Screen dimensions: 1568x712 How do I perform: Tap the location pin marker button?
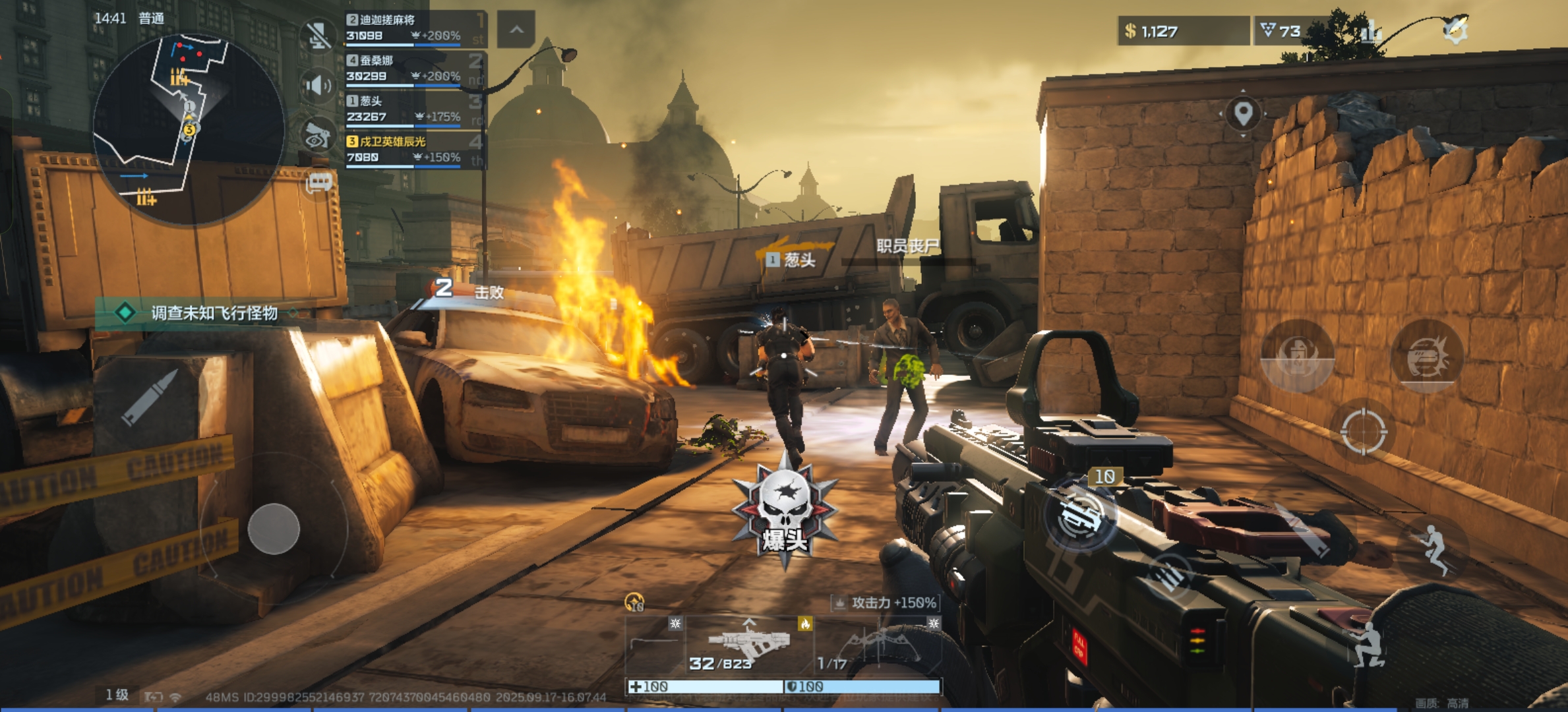click(x=1243, y=113)
